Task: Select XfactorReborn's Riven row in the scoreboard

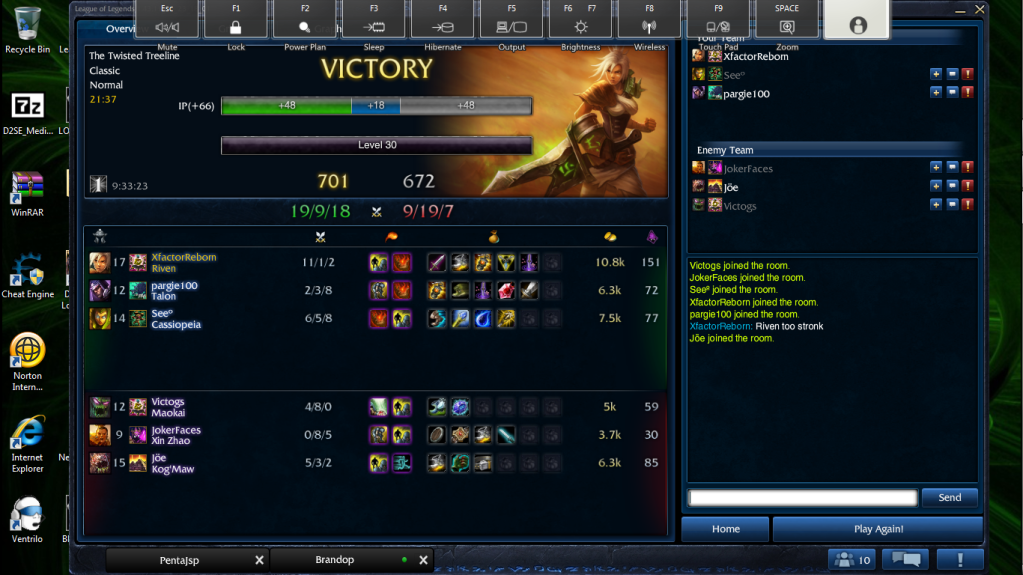Action: tap(375, 262)
